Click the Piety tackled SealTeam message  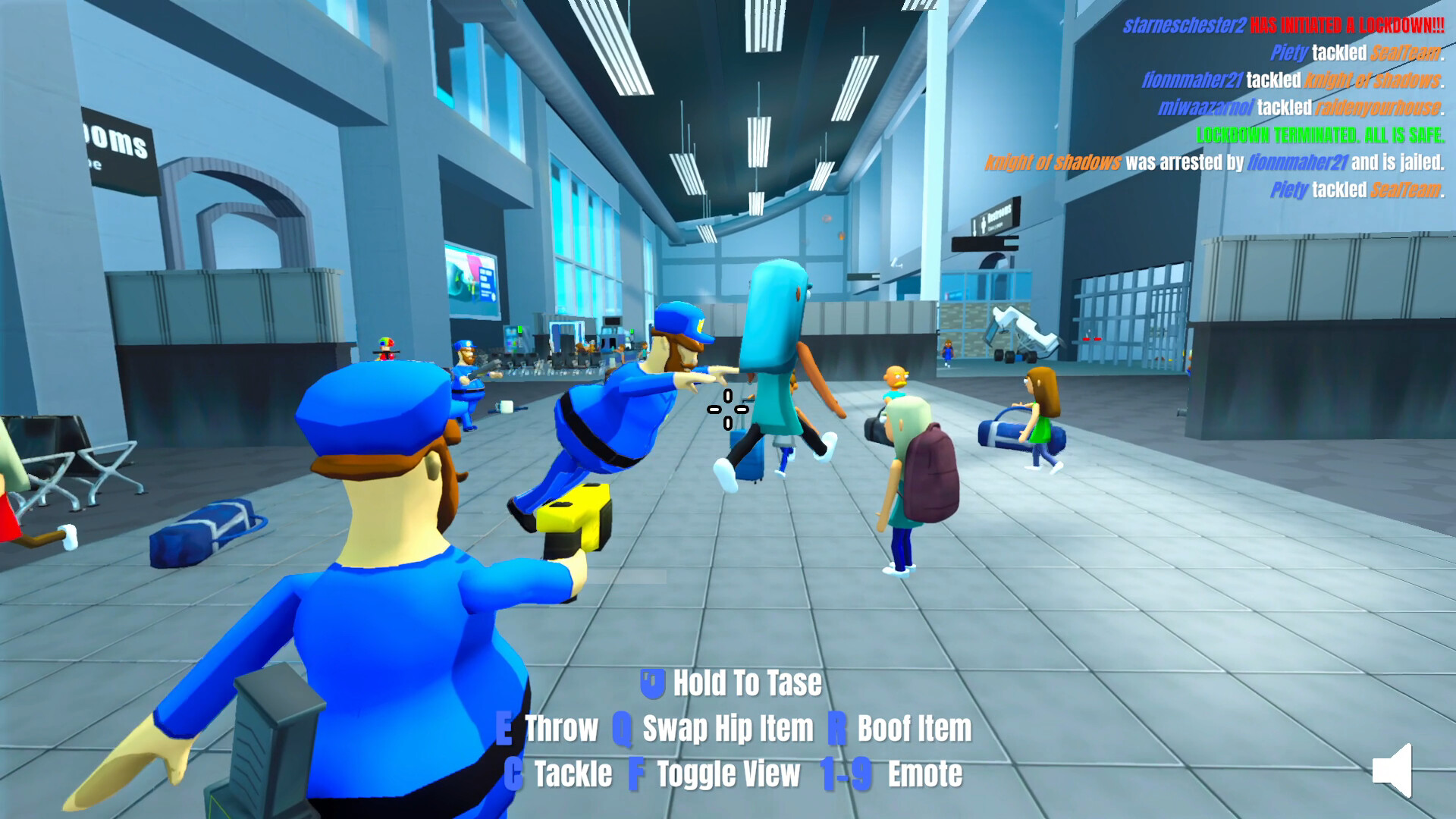pyautogui.click(x=1357, y=53)
